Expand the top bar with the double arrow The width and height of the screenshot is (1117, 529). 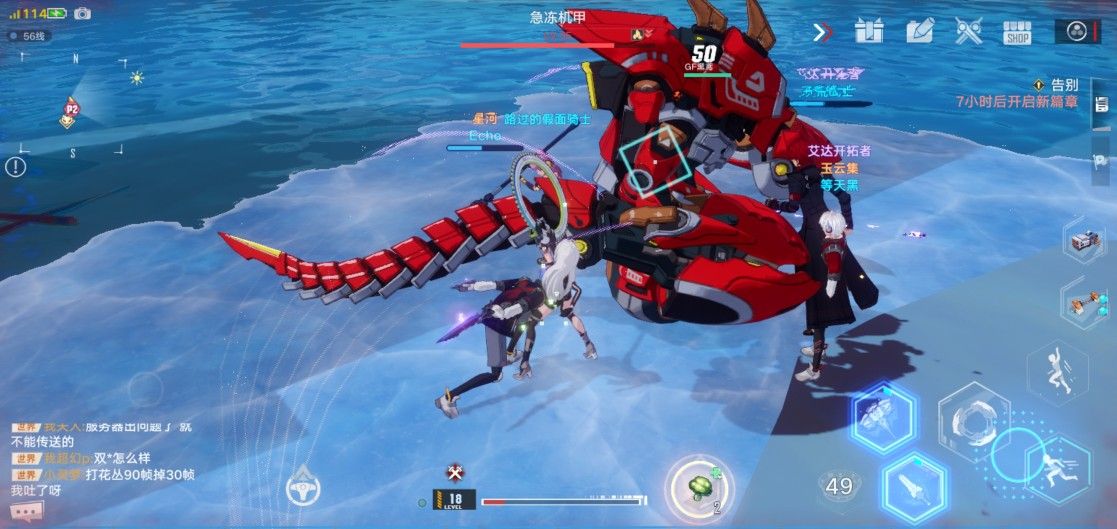(822, 32)
